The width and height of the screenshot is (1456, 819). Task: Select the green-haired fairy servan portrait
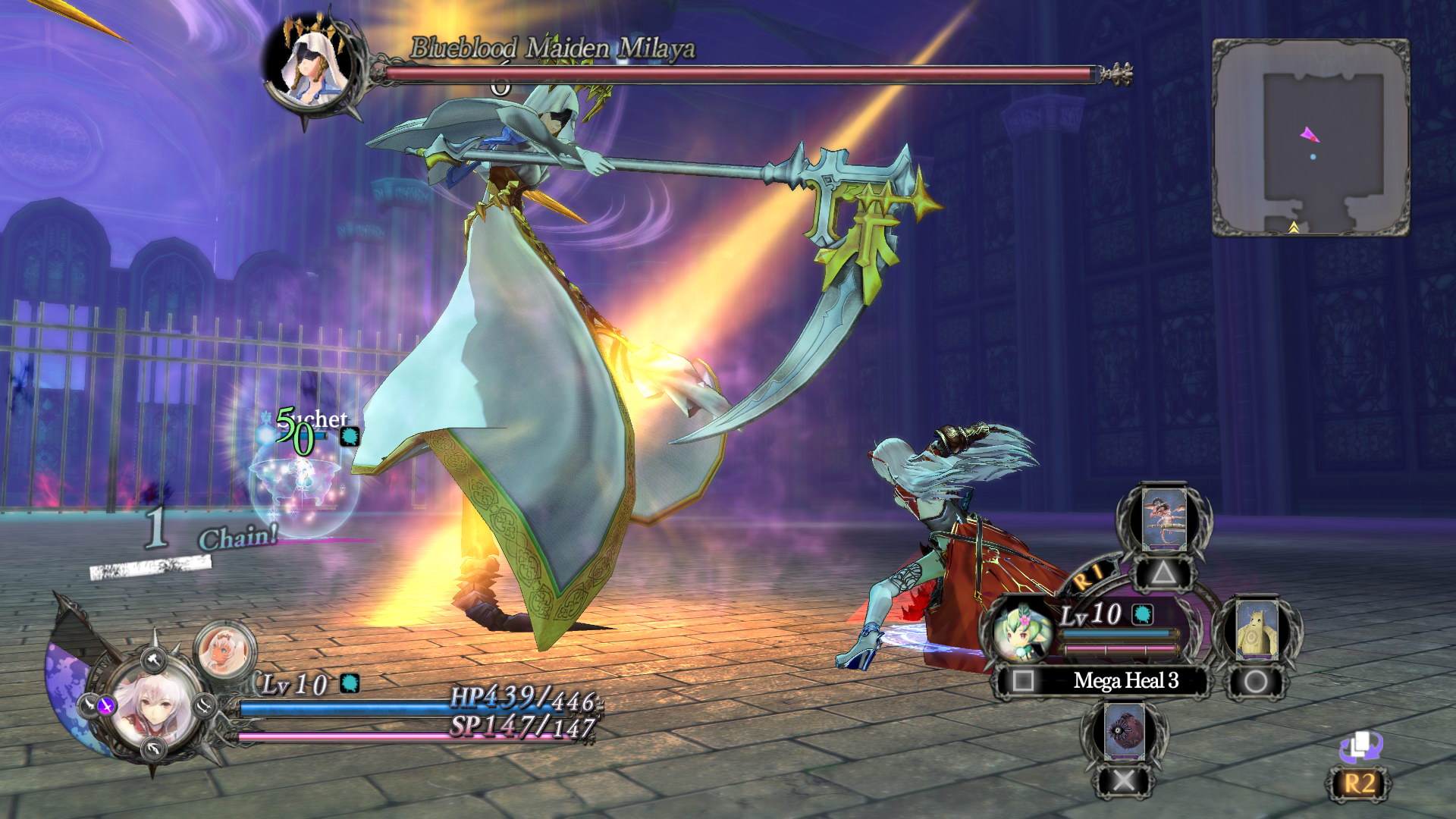click(1021, 631)
